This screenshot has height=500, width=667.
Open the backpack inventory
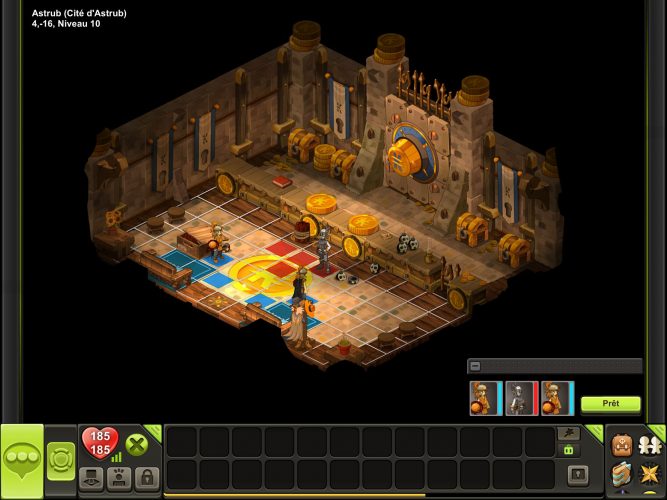(x=621, y=443)
